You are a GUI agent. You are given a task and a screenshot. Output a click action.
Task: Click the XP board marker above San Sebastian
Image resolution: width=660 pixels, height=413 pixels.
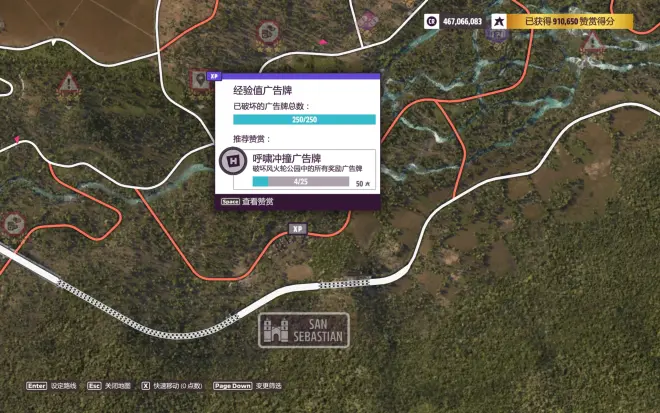click(x=297, y=229)
